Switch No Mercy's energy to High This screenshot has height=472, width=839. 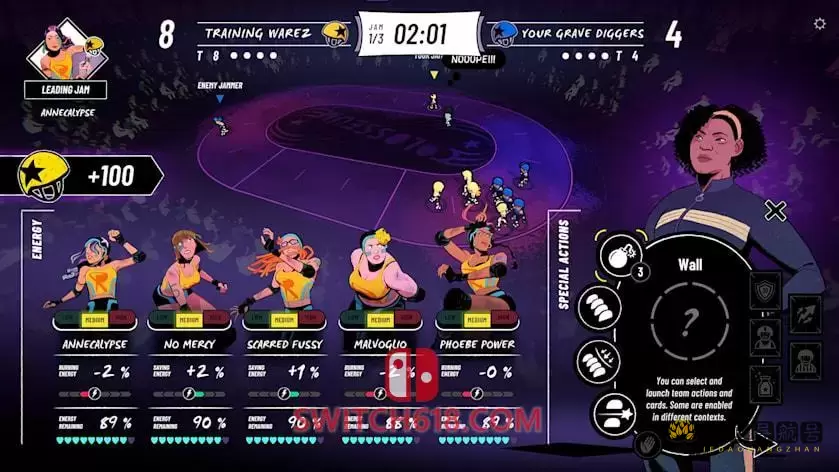[x=217, y=319]
